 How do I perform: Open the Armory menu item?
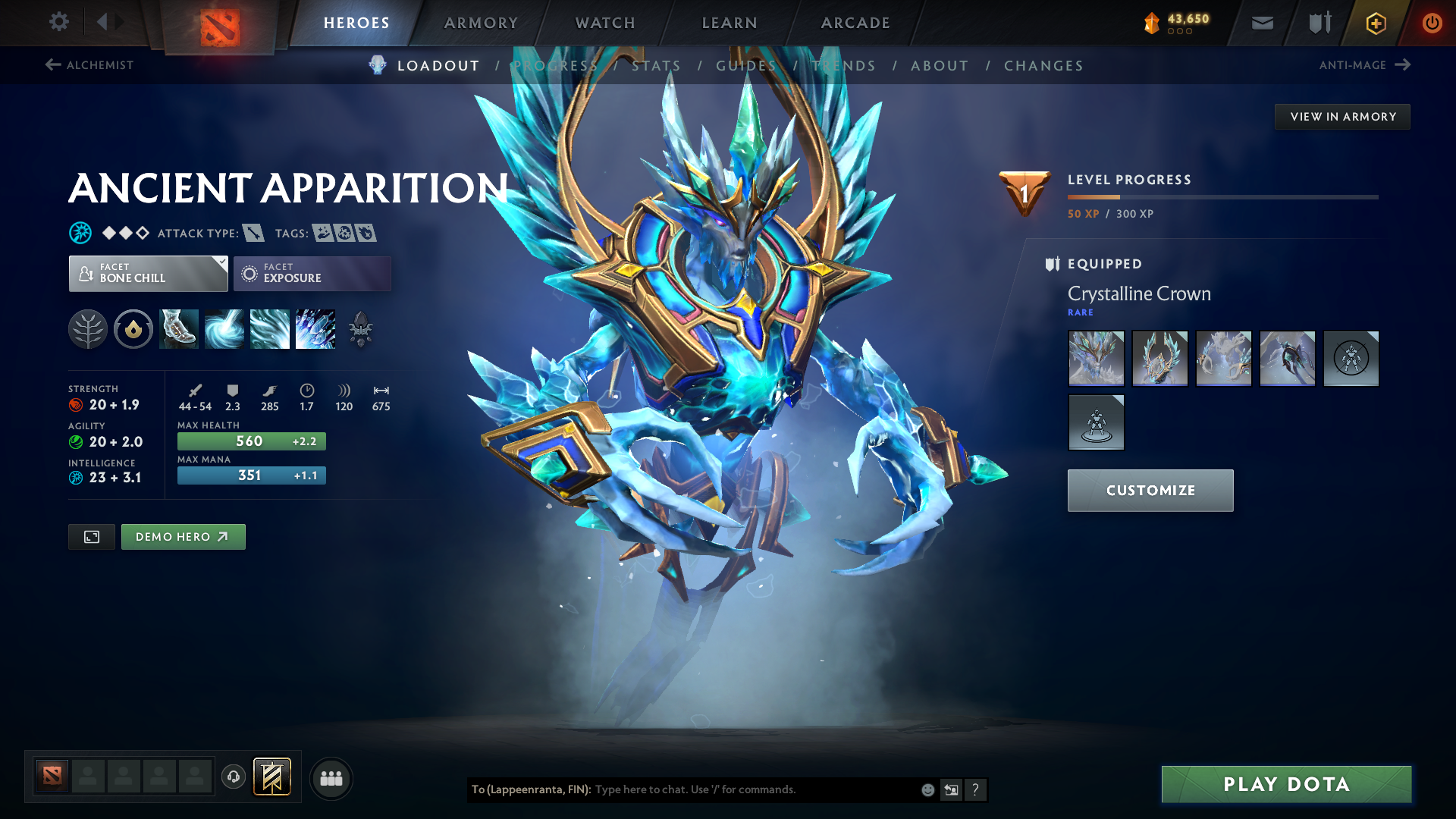481,22
